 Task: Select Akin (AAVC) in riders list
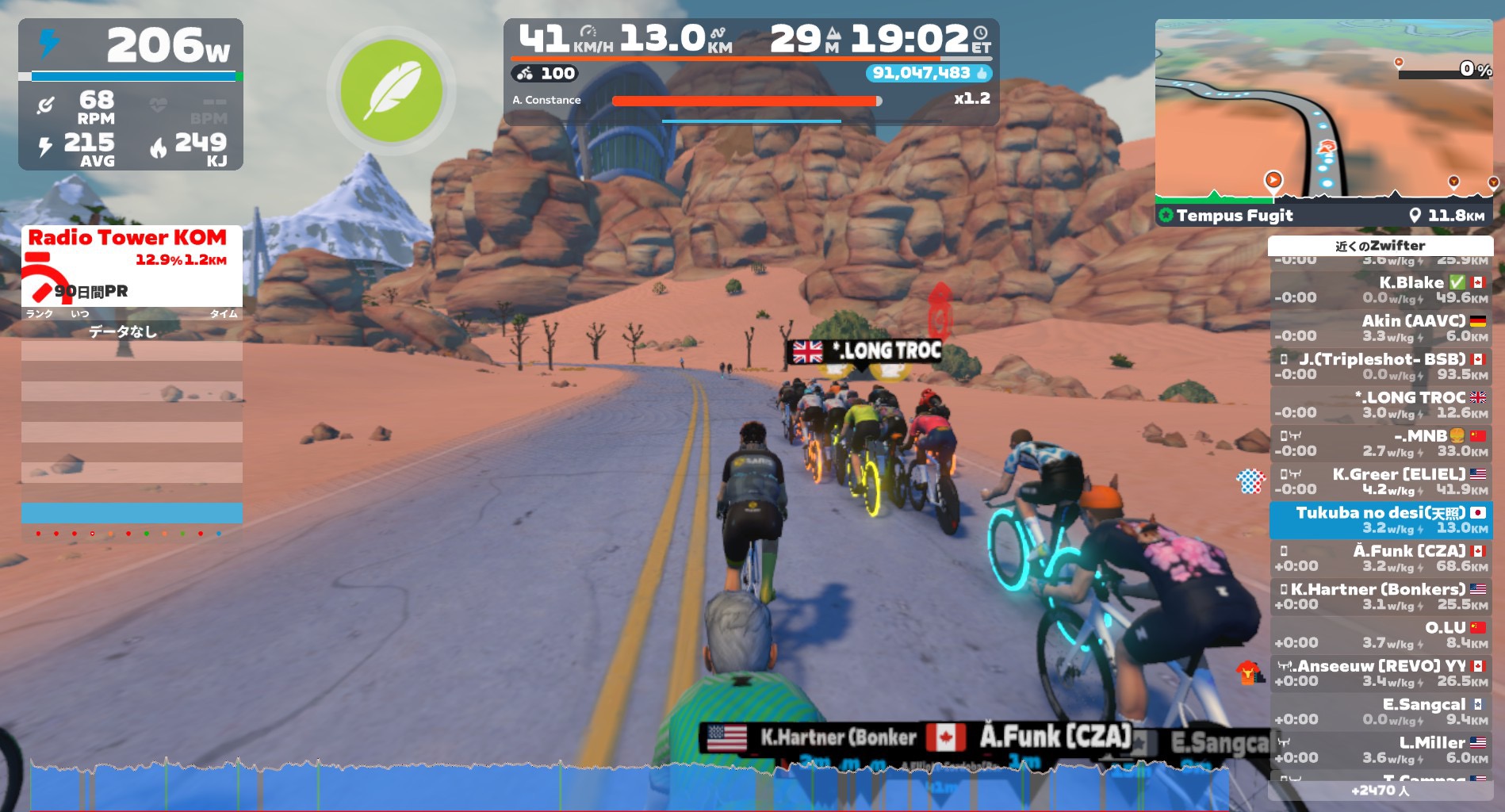pos(1381,327)
